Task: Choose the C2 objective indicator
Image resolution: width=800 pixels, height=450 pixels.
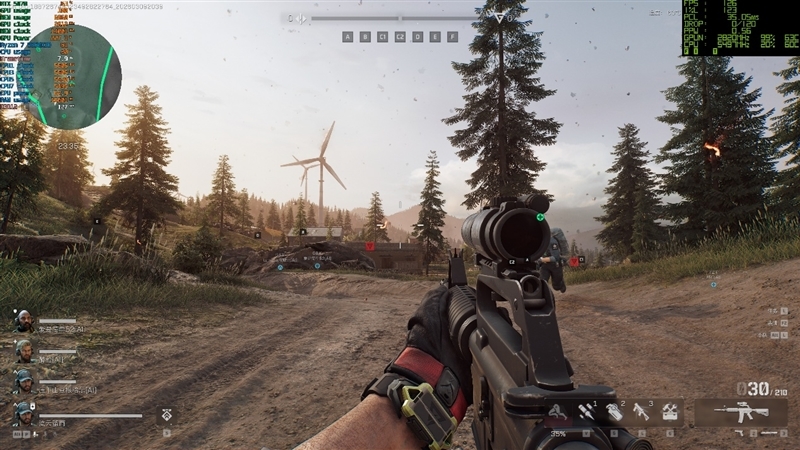Action: (x=400, y=37)
